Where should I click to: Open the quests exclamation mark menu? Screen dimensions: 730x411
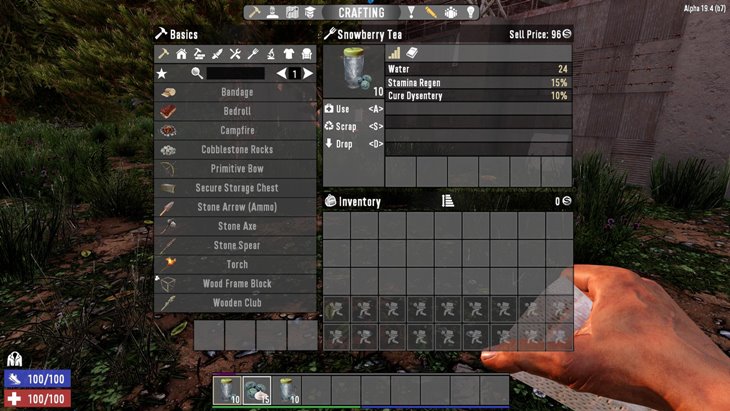tap(409, 13)
